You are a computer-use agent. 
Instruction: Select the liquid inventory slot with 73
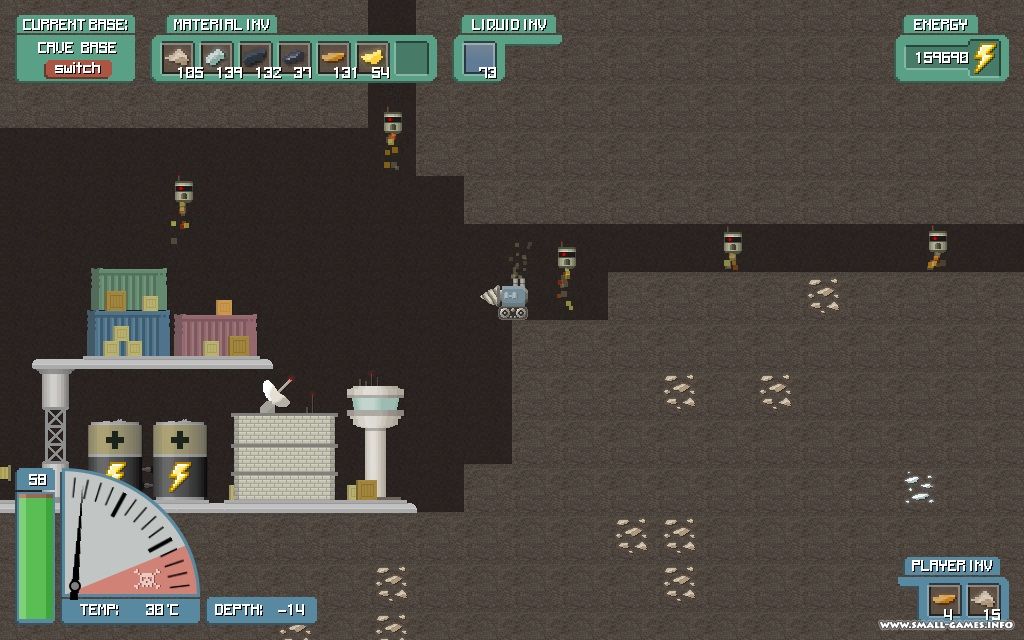point(479,59)
